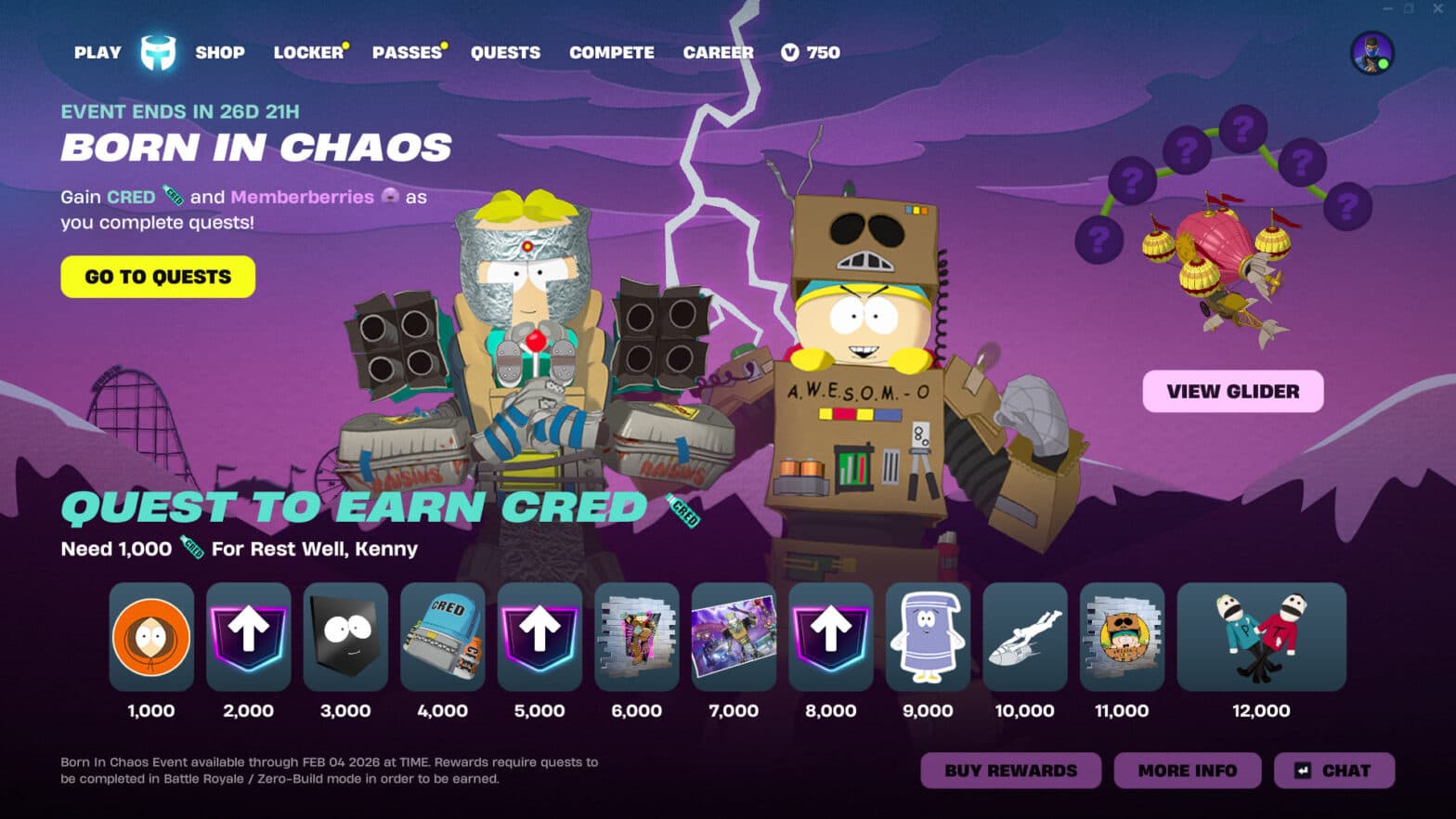
Task: Select PLAY in the top navigation
Action: tap(96, 53)
